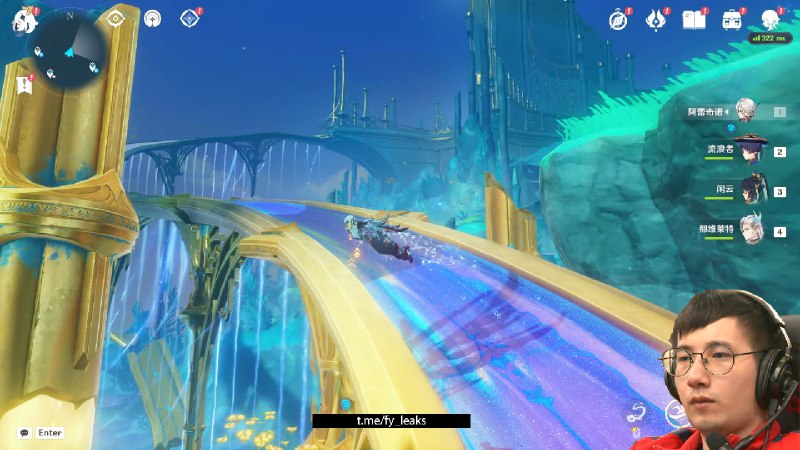The image size is (800, 450).
Task: Open the character screen head icon
Action: point(770,20)
